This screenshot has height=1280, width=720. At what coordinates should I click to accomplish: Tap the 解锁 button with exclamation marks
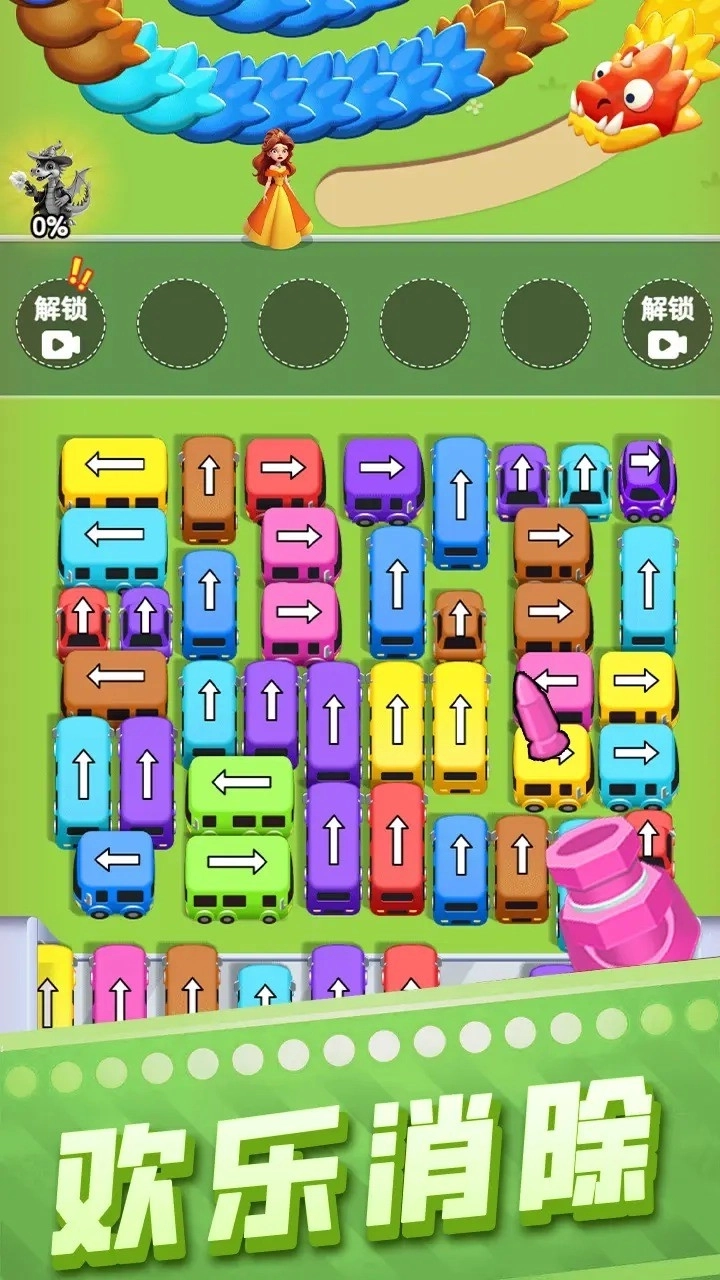60,322
